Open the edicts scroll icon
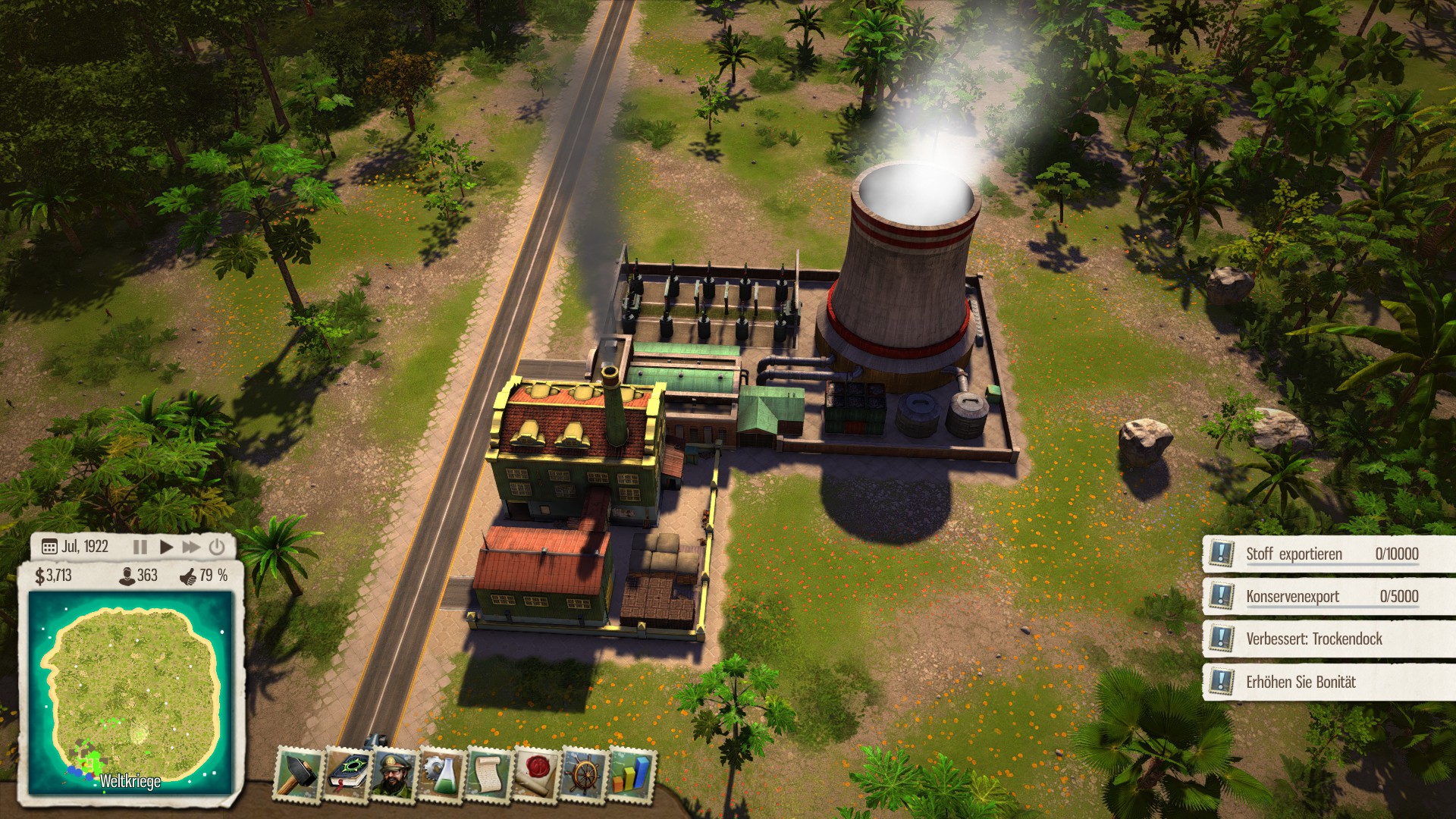The width and height of the screenshot is (1456, 819). 488,774
